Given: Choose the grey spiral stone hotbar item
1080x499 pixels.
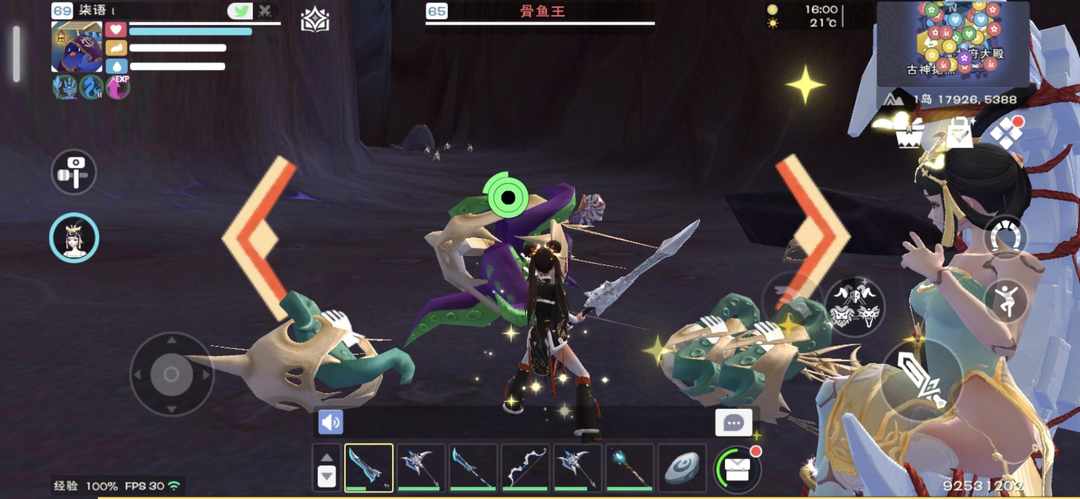Looking at the screenshot, I should pyautogui.click(x=683, y=467).
